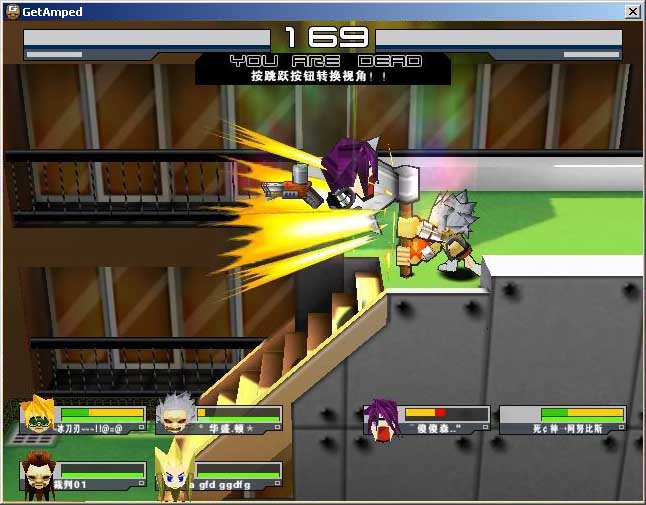Click the 死c神·阿努比斯 player panel
The width and height of the screenshot is (646, 505).
click(x=563, y=419)
